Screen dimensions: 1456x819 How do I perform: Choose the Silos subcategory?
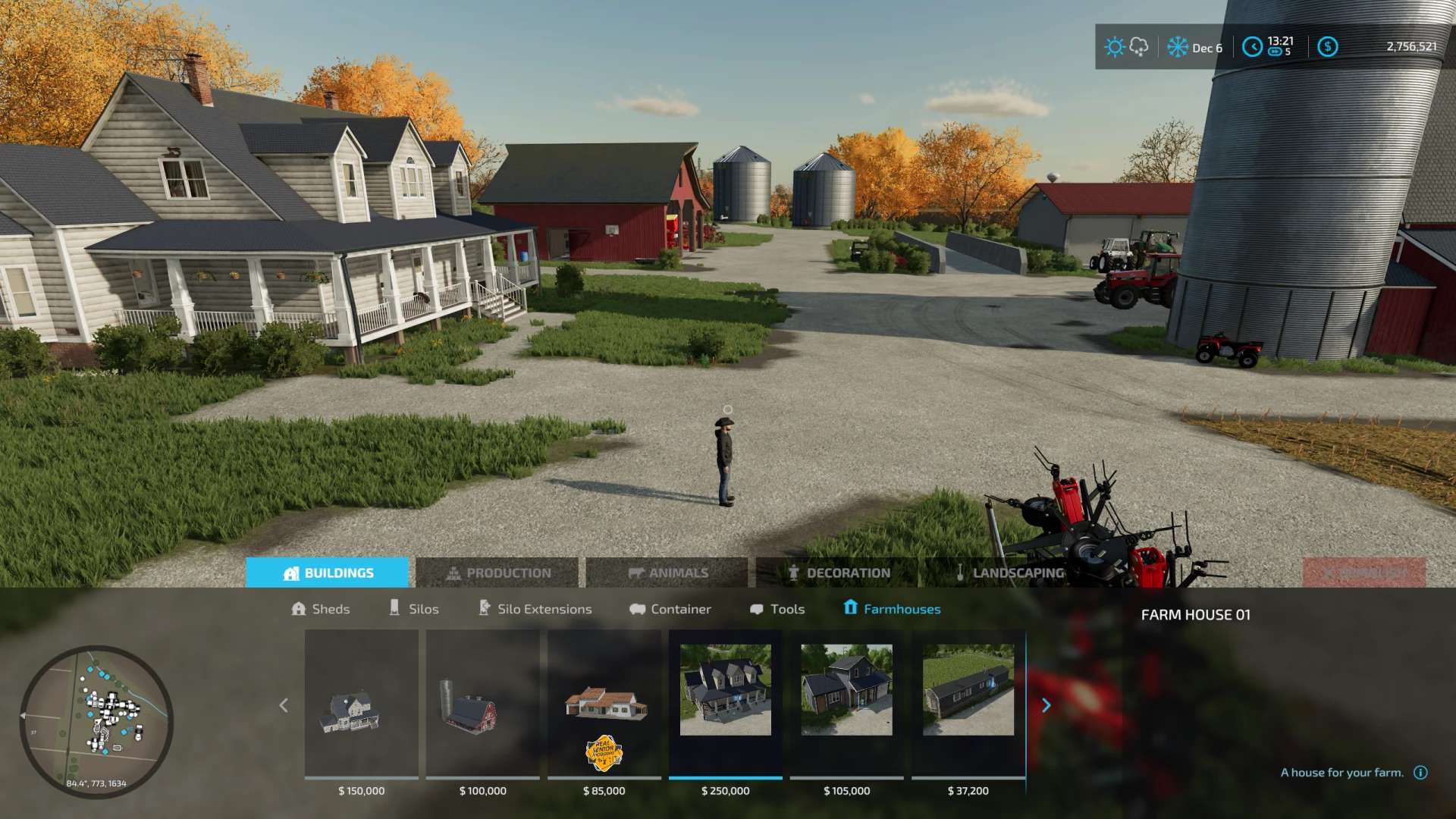[414, 609]
